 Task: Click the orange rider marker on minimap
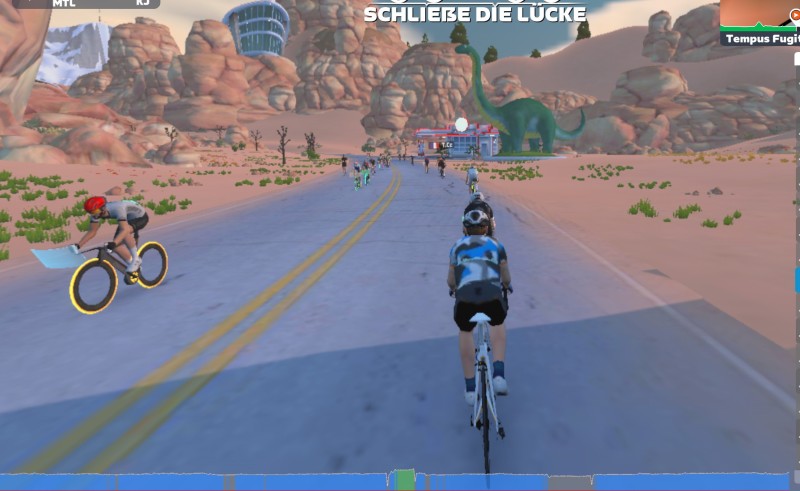click(x=795, y=14)
